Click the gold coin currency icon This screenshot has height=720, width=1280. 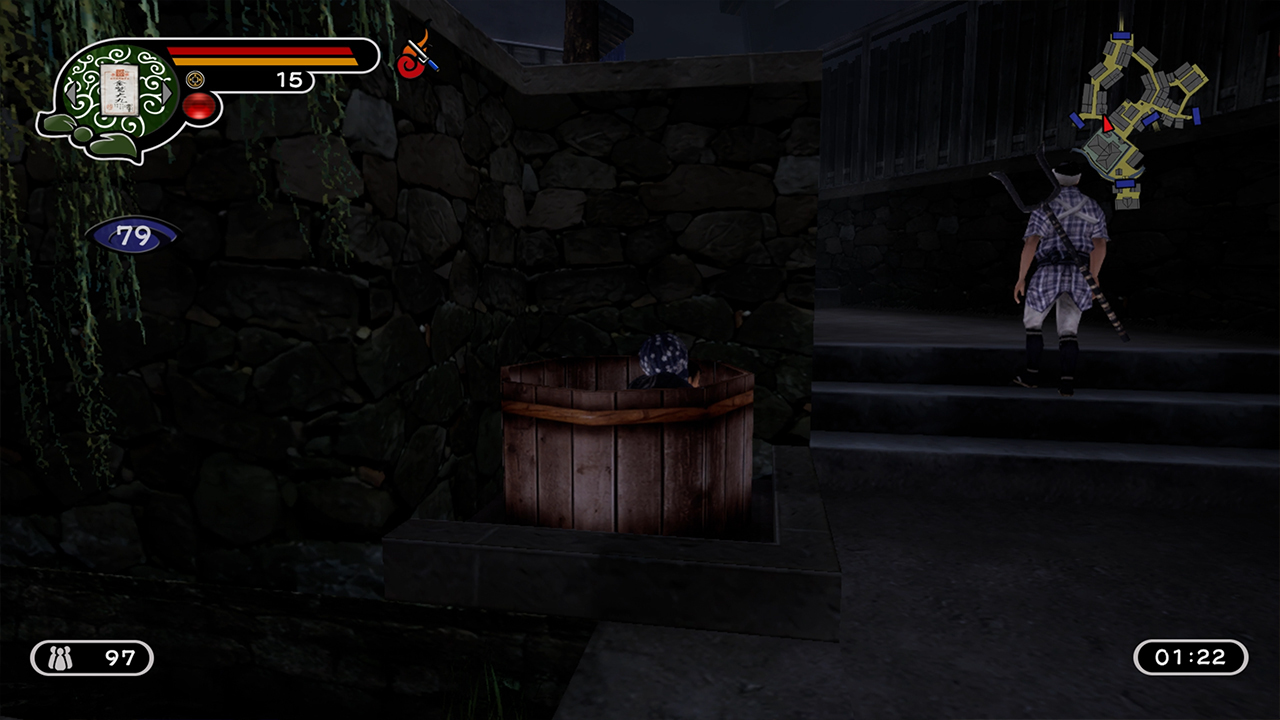[195, 79]
